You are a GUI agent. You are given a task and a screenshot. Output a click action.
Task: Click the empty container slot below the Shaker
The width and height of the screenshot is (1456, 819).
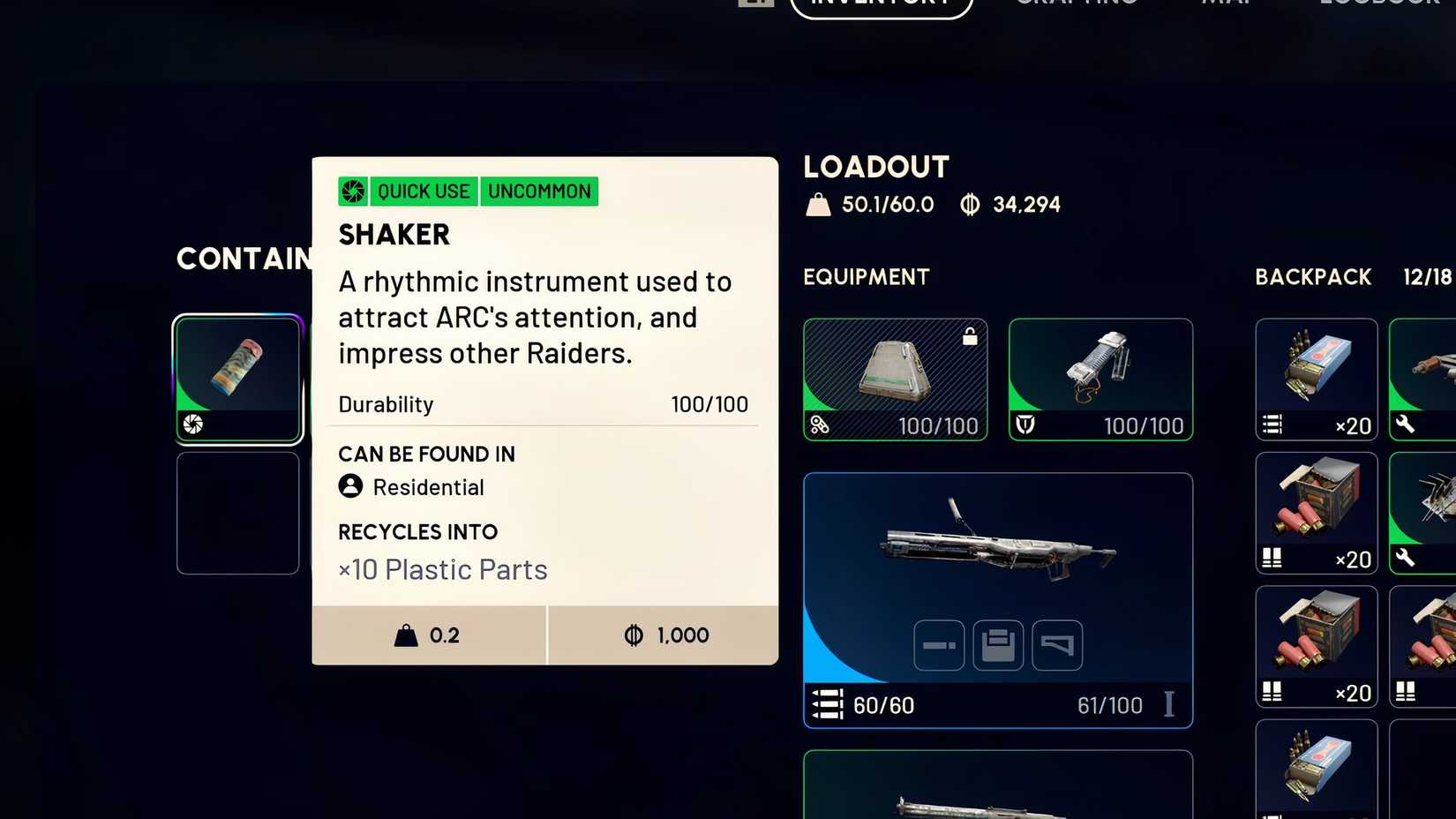pos(237,514)
